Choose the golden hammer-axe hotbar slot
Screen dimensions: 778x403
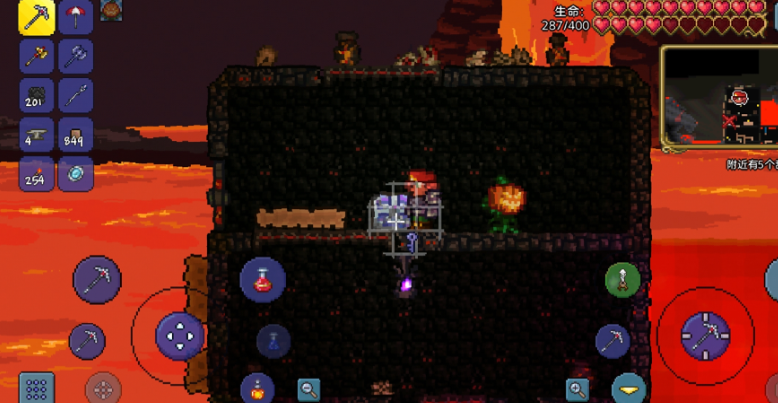coord(37,56)
